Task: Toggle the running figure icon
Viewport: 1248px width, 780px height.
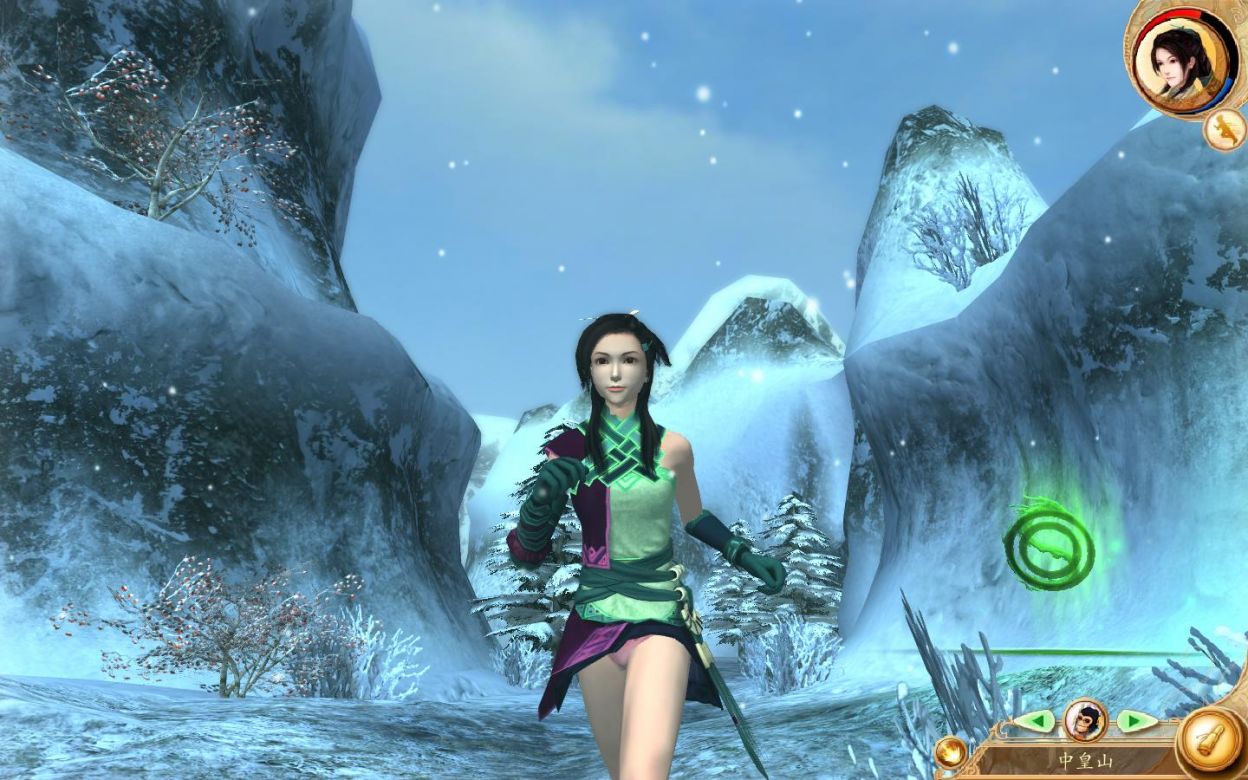Action: [1224, 130]
